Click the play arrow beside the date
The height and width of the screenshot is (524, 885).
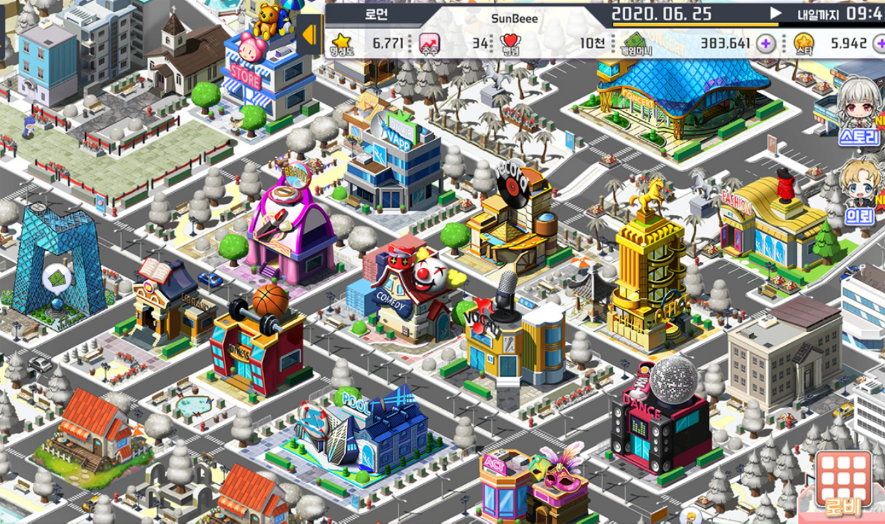coord(775,14)
